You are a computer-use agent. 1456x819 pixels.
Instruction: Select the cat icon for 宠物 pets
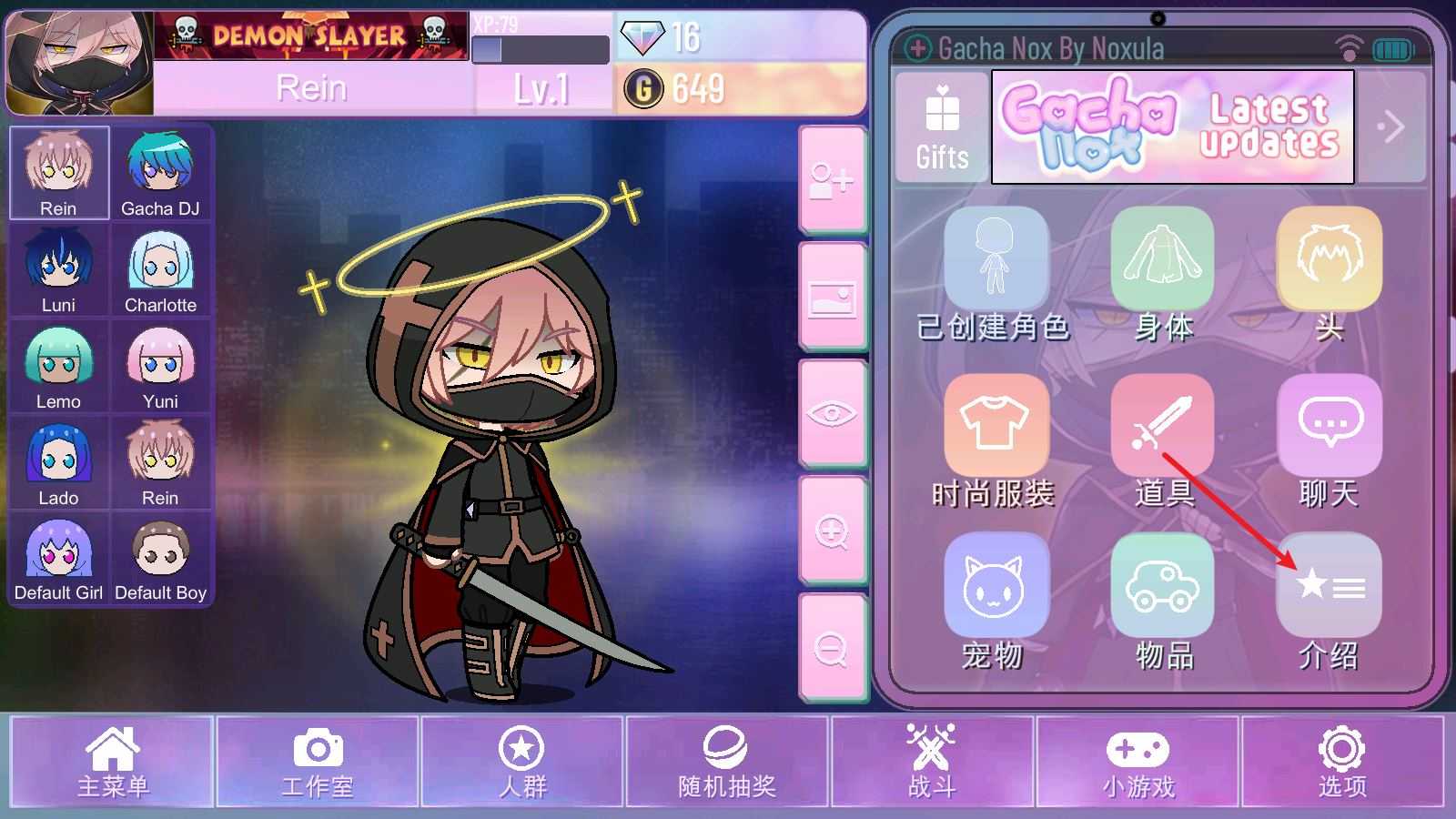(997, 587)
